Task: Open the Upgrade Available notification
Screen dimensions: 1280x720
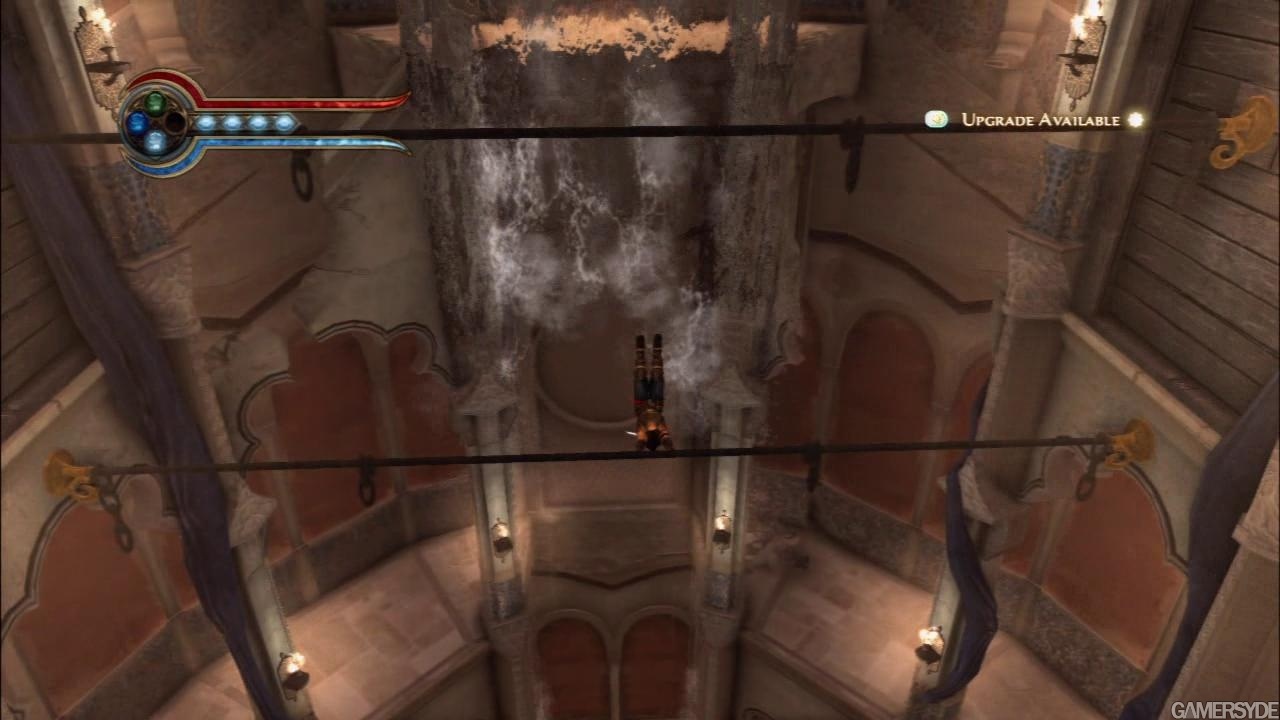Action: (x=1039, y=120)
